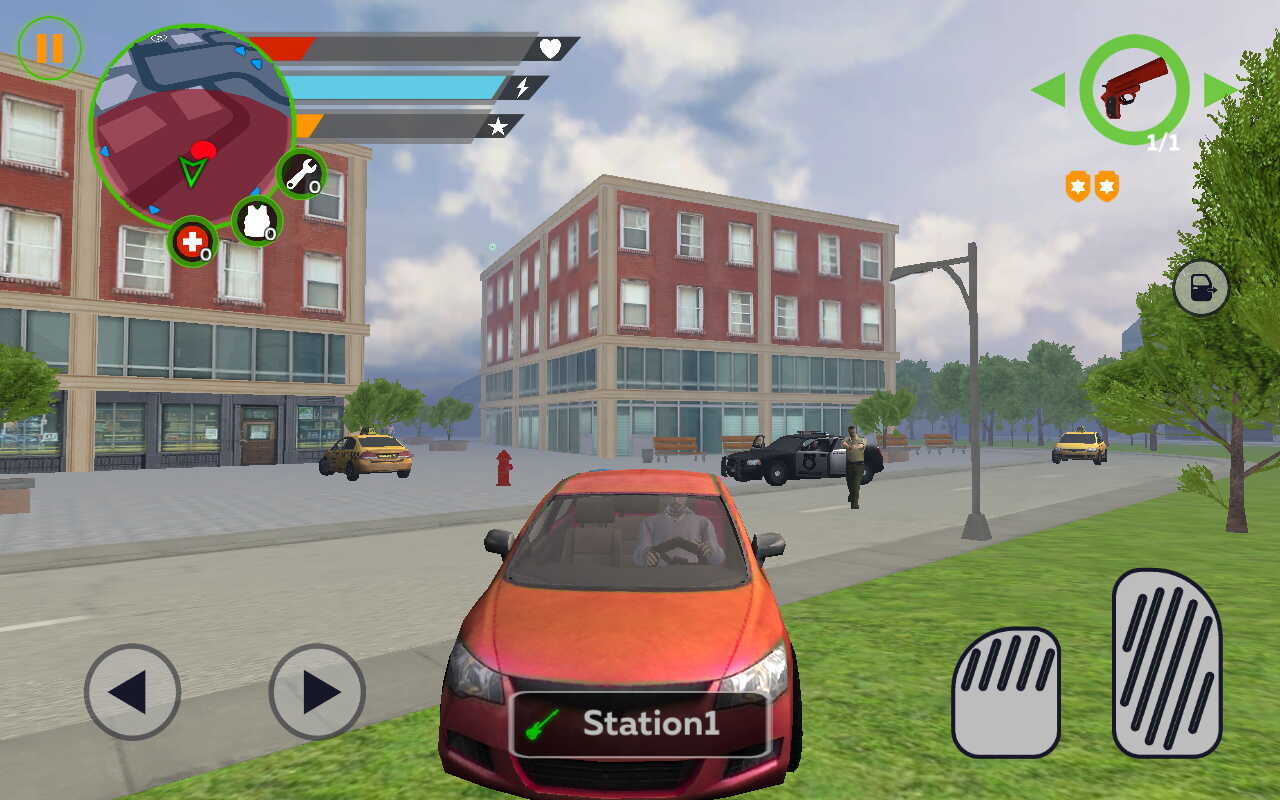
Task: Pause the game with the orange pause button
Action: point(49,48)
